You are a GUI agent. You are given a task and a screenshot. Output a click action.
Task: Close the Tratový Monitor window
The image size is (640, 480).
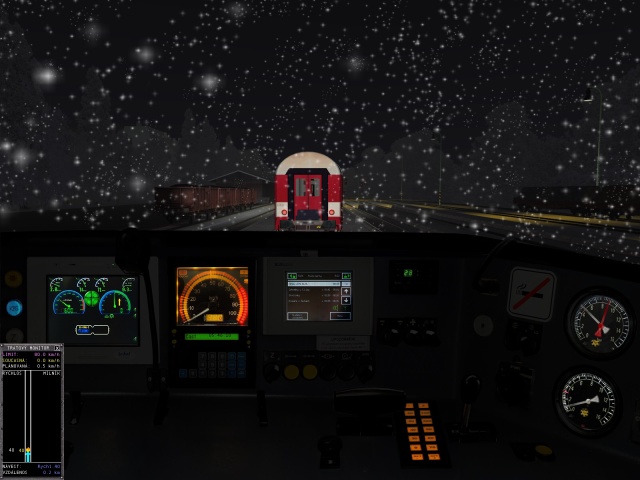59,347
